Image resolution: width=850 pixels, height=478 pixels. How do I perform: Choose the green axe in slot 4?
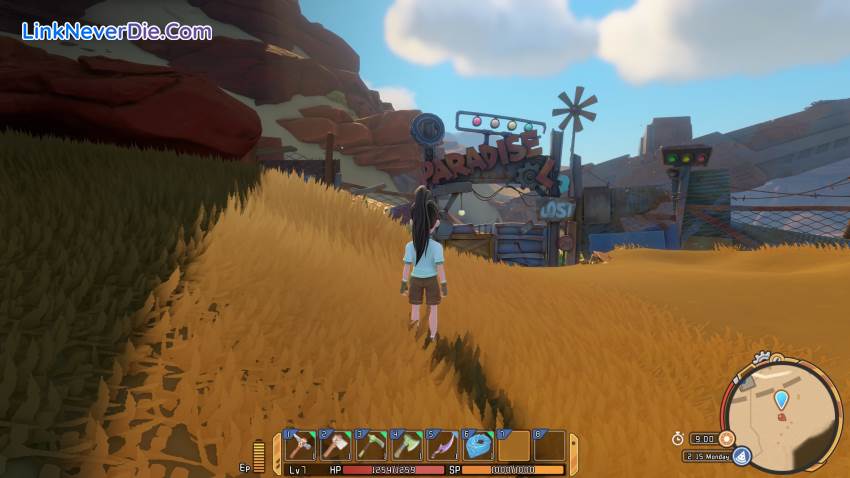pyautogui.click(x=407, y=445)
